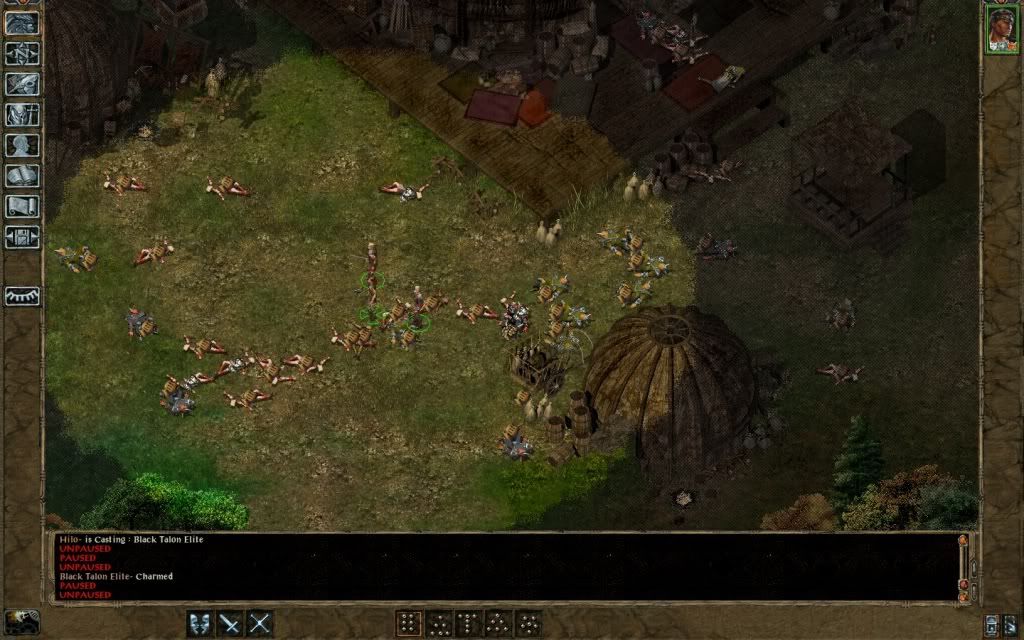
Task: Select the highlighted six-dot formation button
Action: click(x=408, y=623)
